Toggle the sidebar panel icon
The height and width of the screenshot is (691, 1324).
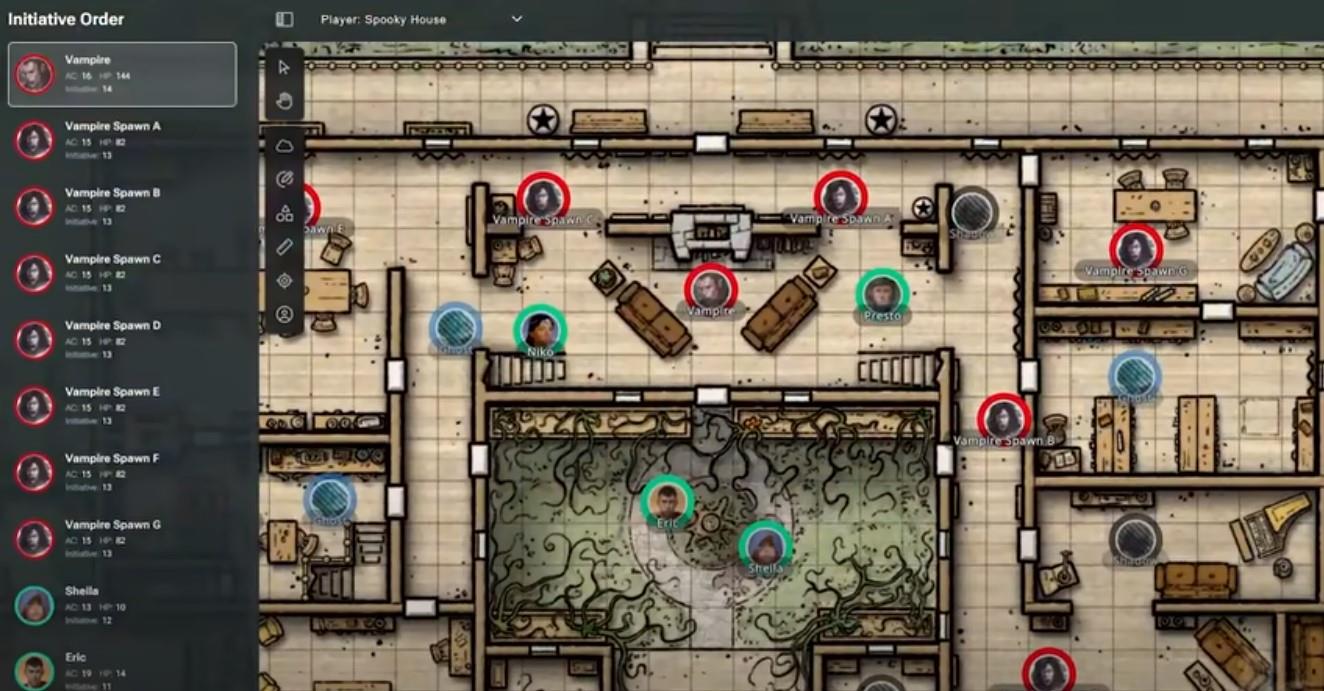click(x=284, y=19)
